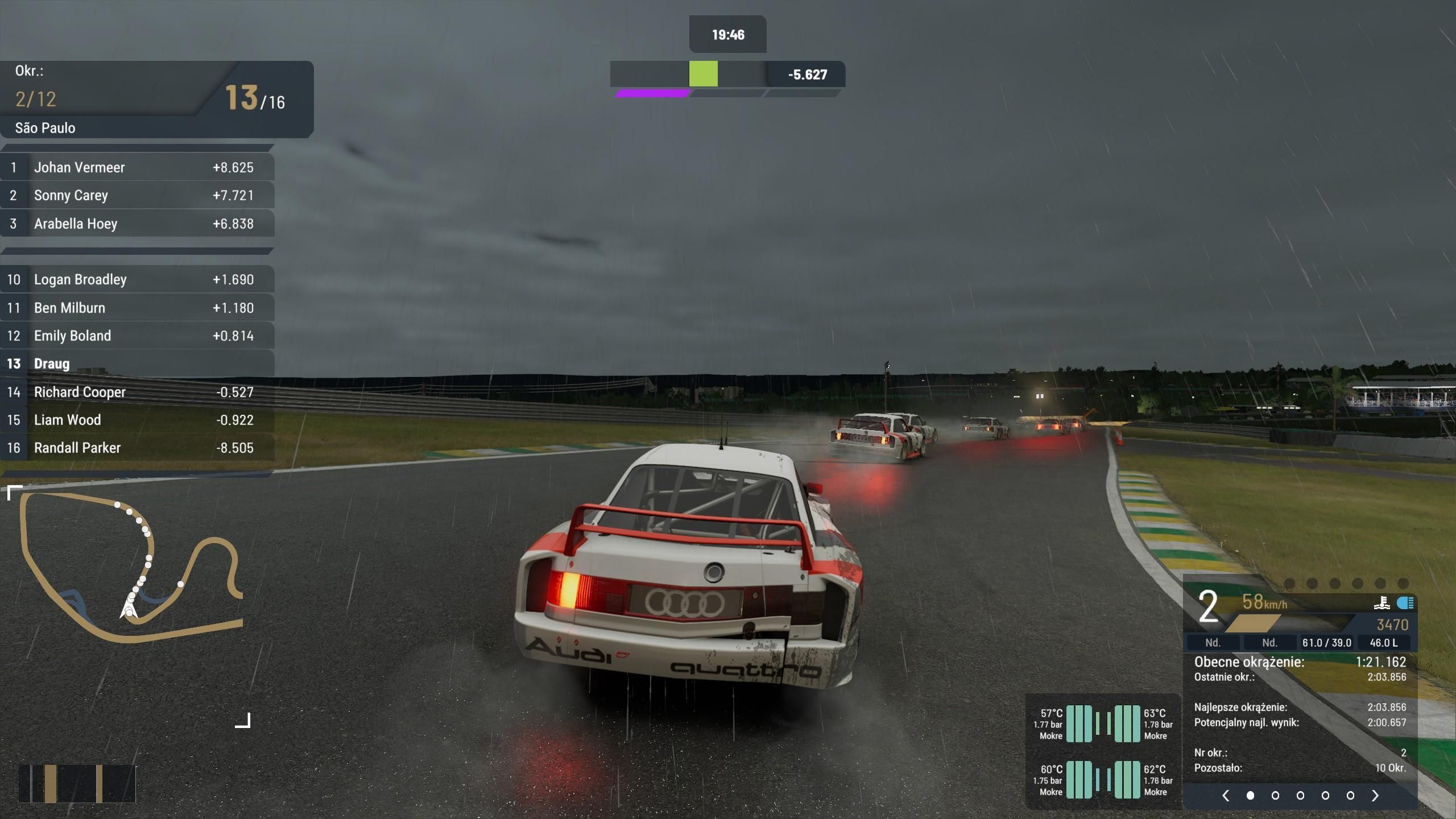Viewport: 1456px width, 819px height.
Task: Pick Ben Milburn in the standings list
Action: (x=136, y=308)
